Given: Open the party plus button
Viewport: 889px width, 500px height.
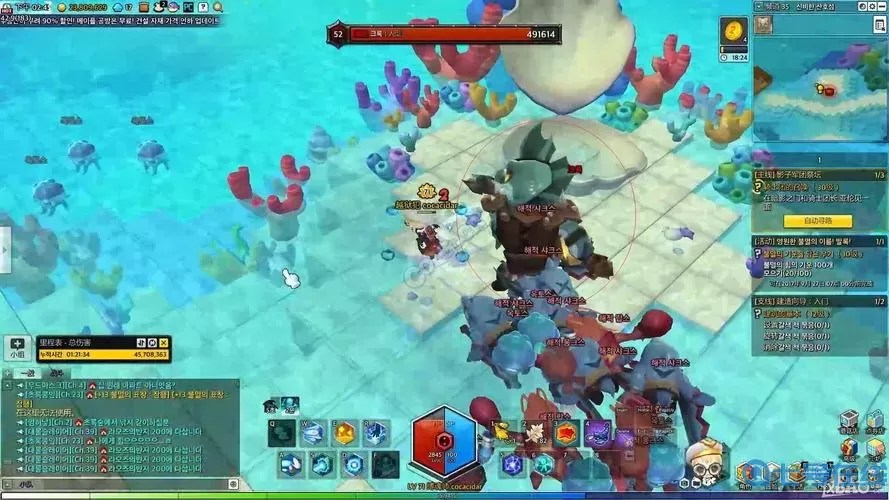Looking at the screenshot, I should pyautogui.click(x=18, y=343).
